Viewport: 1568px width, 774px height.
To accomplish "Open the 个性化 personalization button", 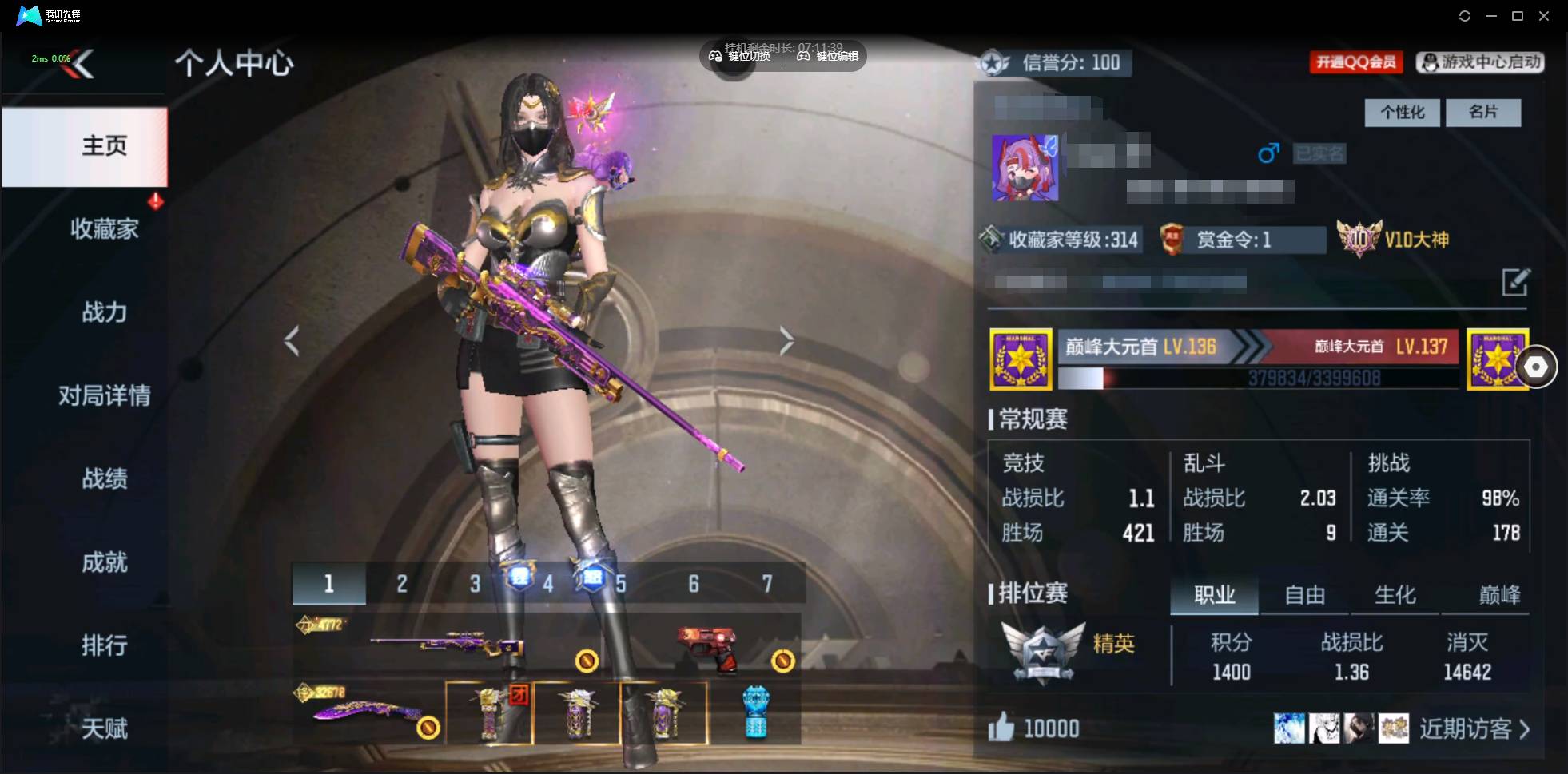I will [1402, 113].
